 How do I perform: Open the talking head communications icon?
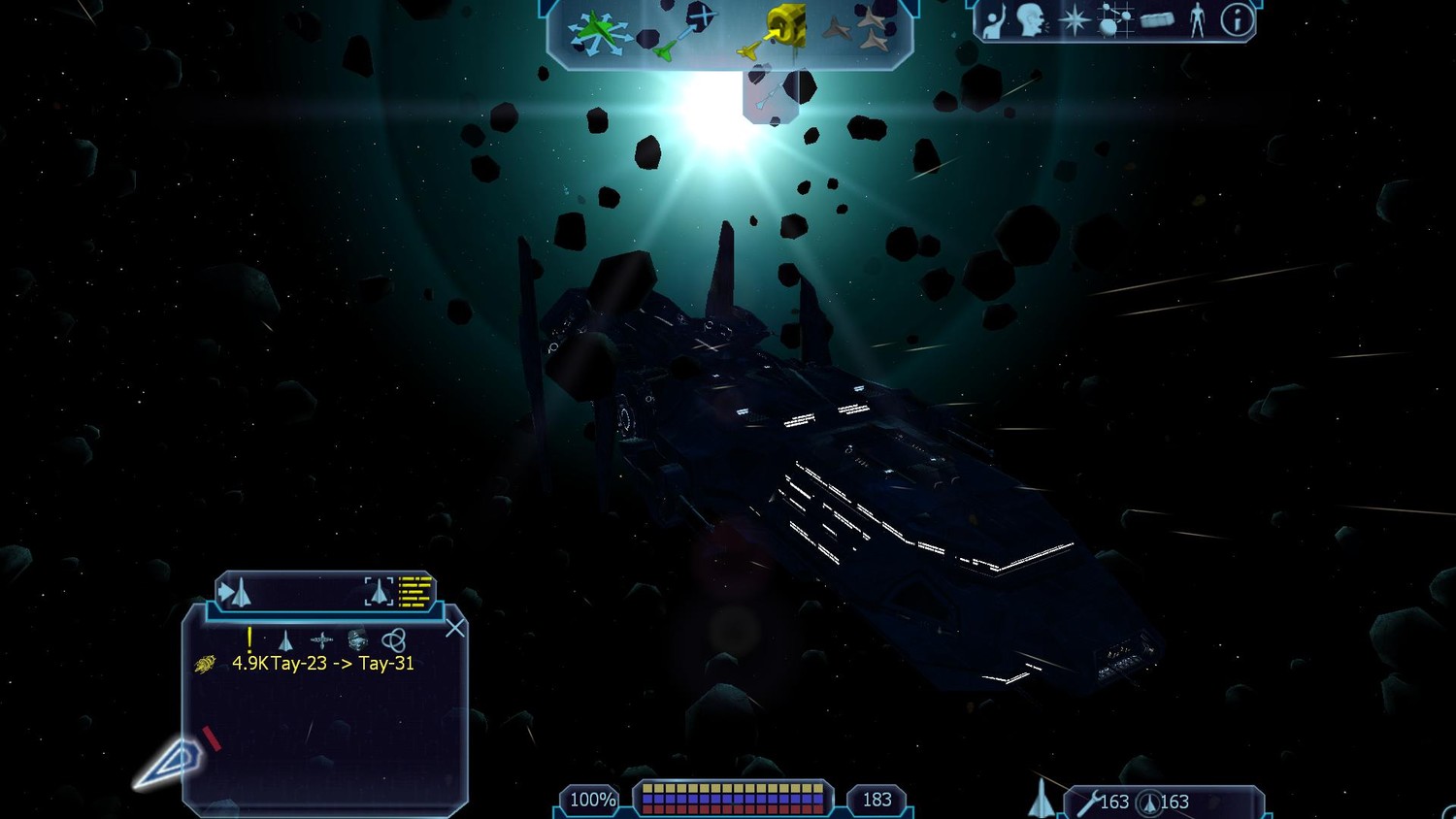coord(1031,20)
